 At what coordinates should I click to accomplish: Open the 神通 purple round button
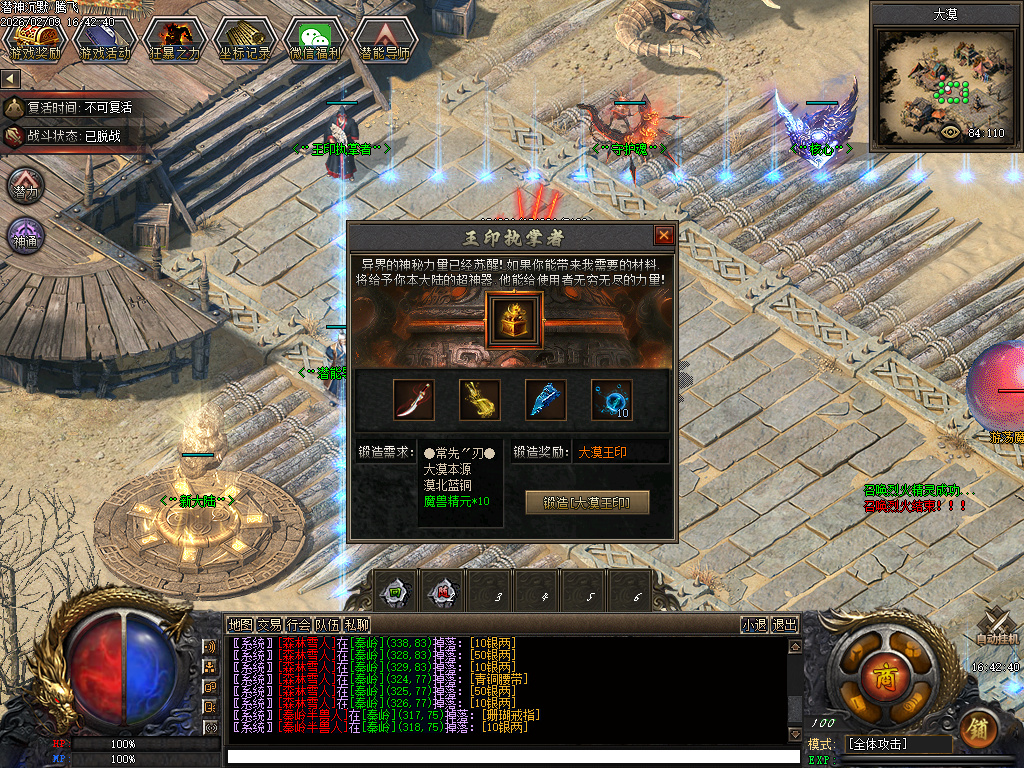(x=26, y=236)
